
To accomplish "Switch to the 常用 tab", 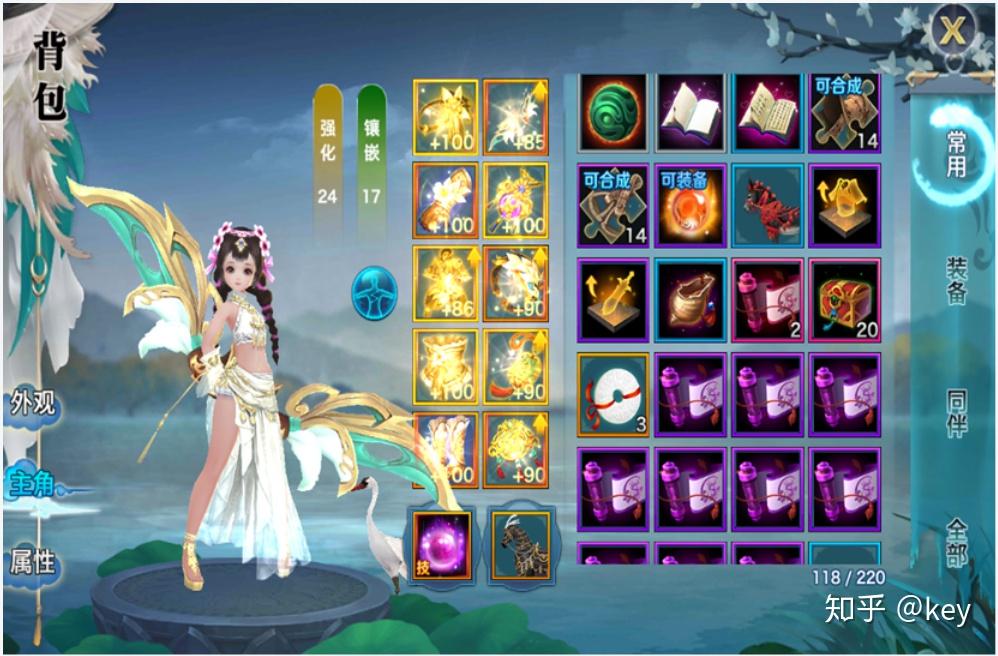I will pos(956,153).
